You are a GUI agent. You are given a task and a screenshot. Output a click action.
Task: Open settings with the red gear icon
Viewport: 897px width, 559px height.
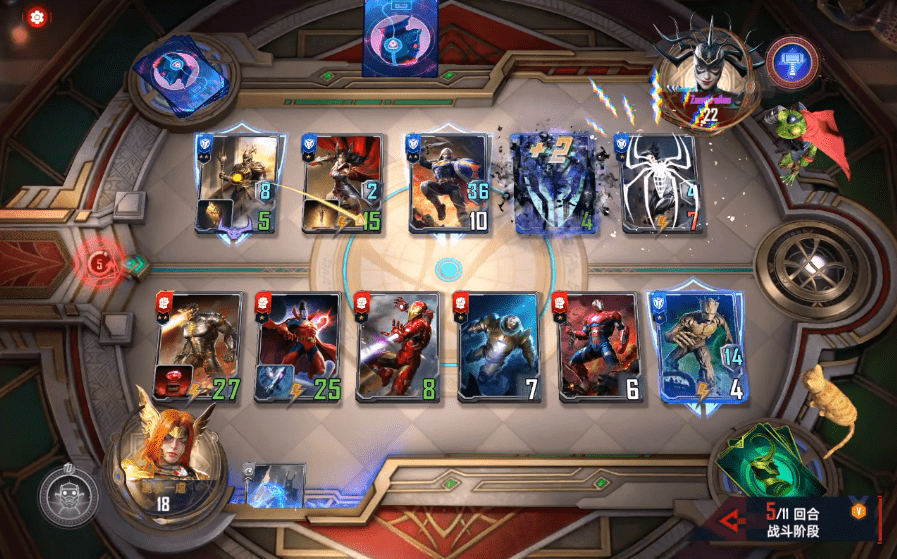coord(38,17)
